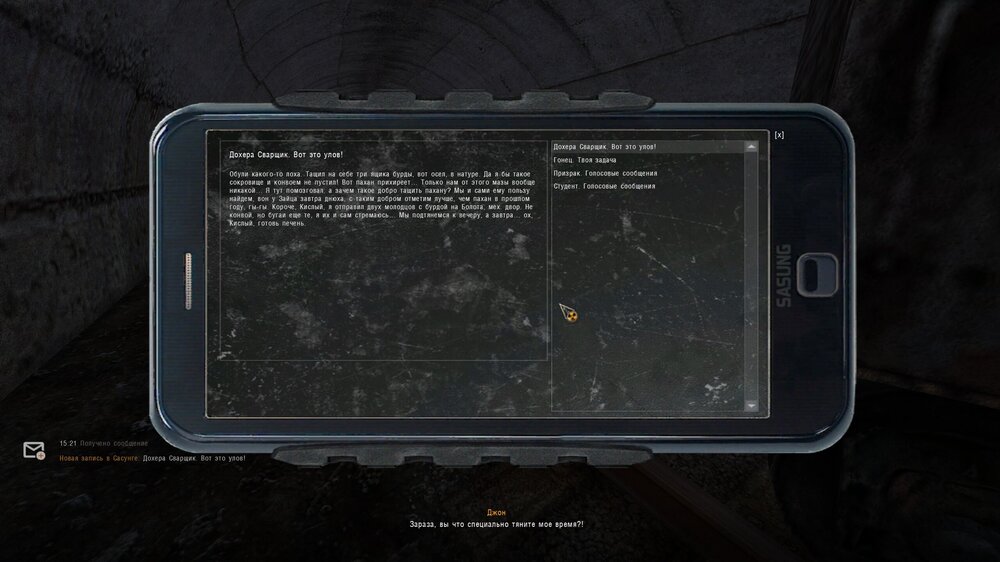The height and width of the screenshot is (562, 1000).
Task: Click the list's scroll-up arrow
Action: [752, 147]
